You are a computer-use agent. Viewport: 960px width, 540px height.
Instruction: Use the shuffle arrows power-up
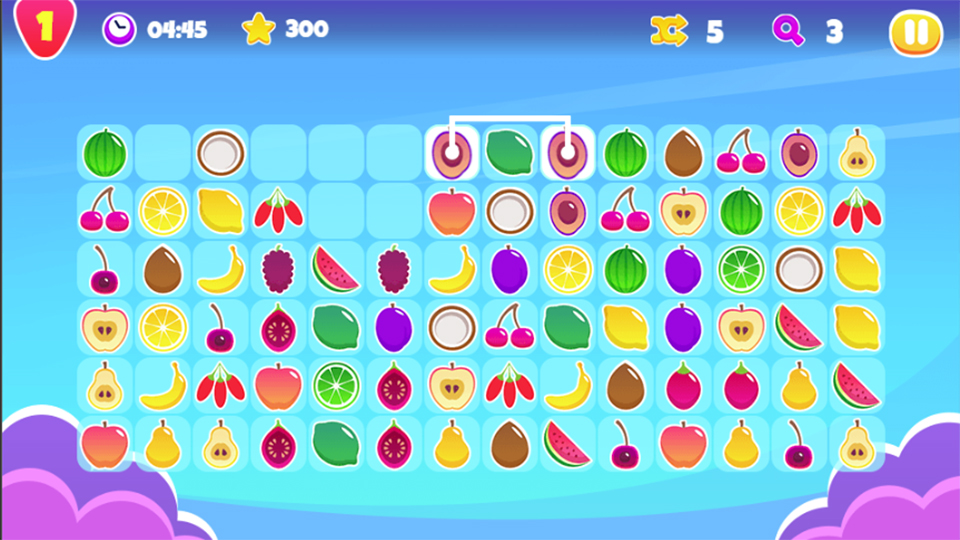(669, 32)
